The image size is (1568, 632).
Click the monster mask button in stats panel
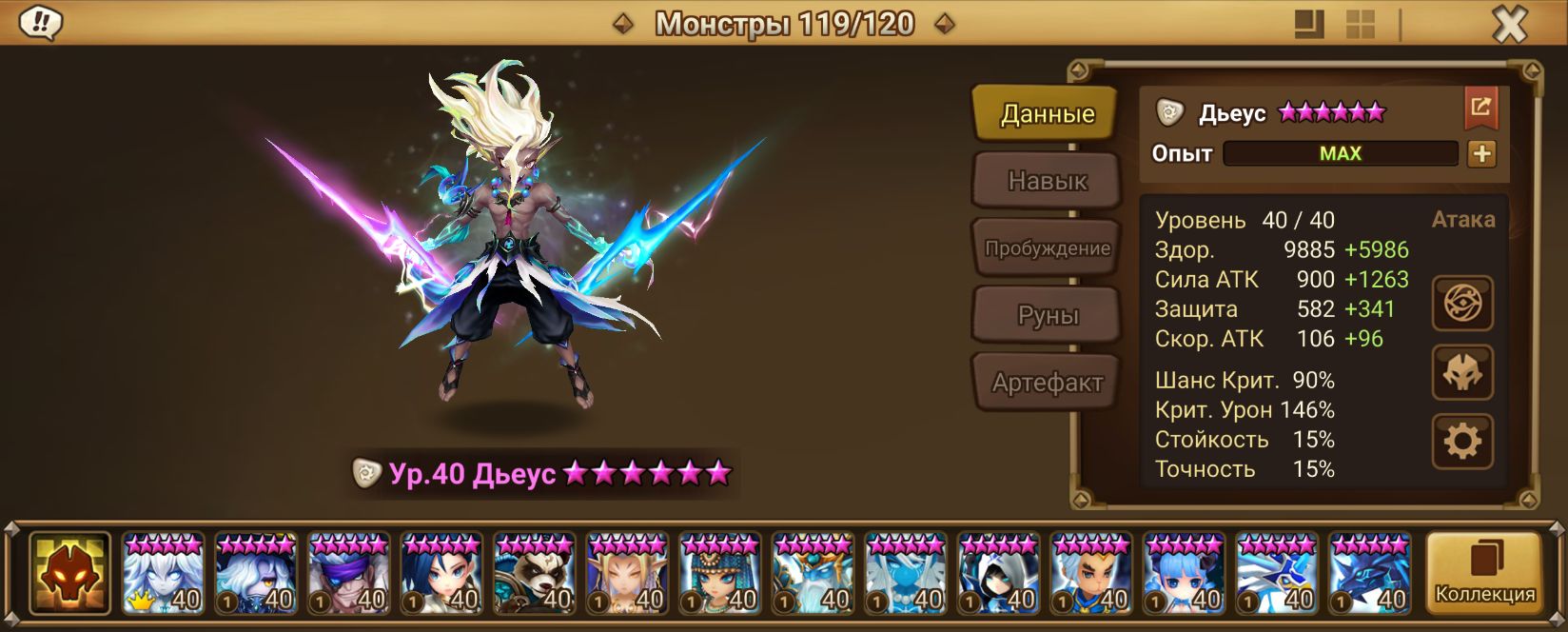1462,372
